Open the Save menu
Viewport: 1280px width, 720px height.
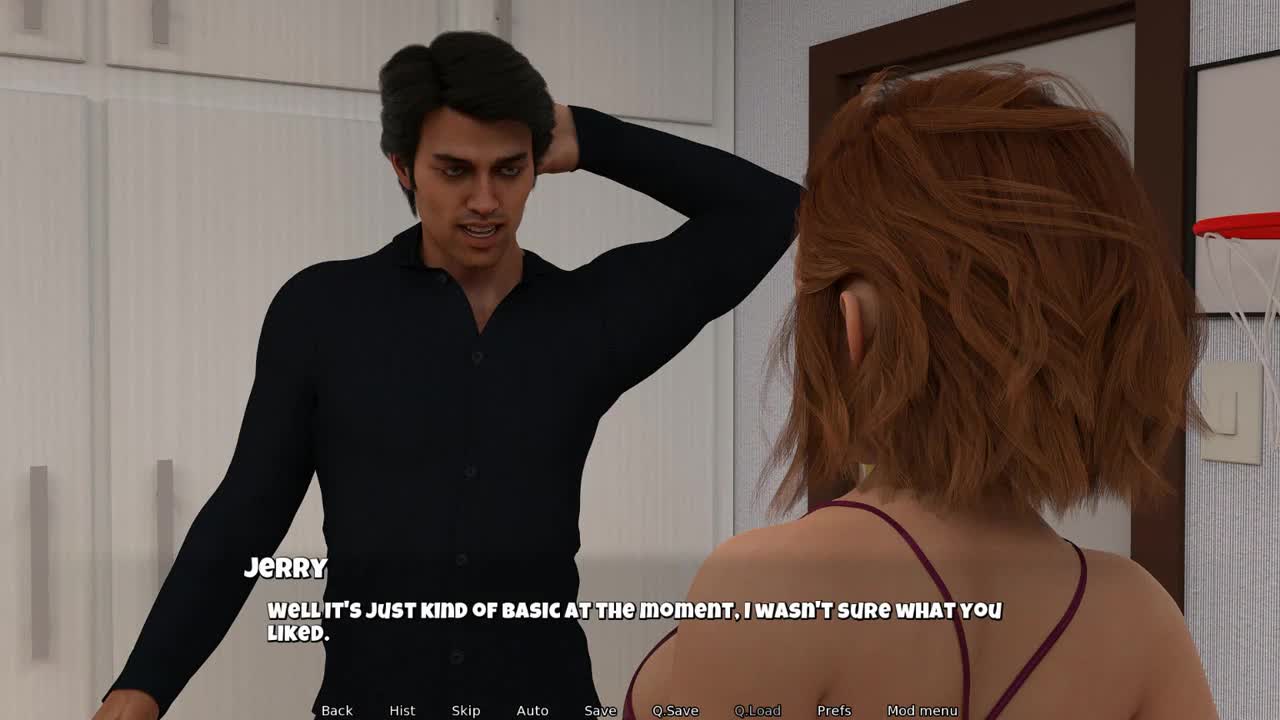(x=600, y=710)
